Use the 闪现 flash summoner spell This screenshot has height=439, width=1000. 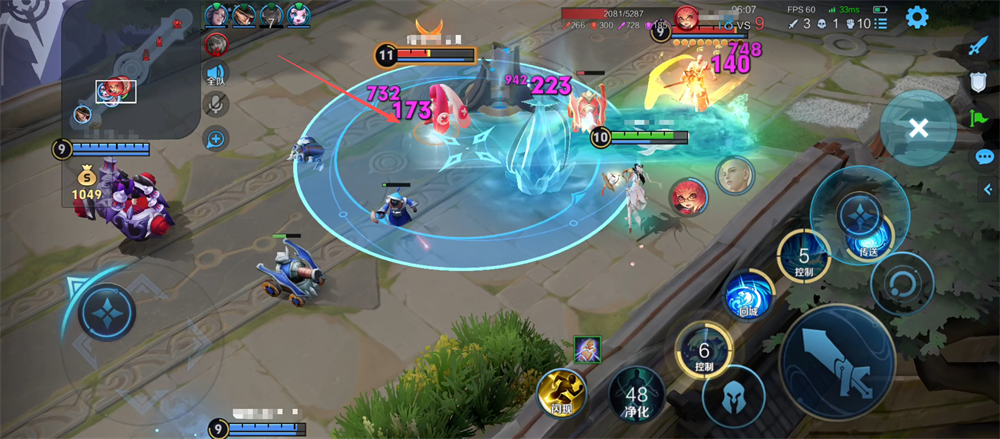pos(561,392)
